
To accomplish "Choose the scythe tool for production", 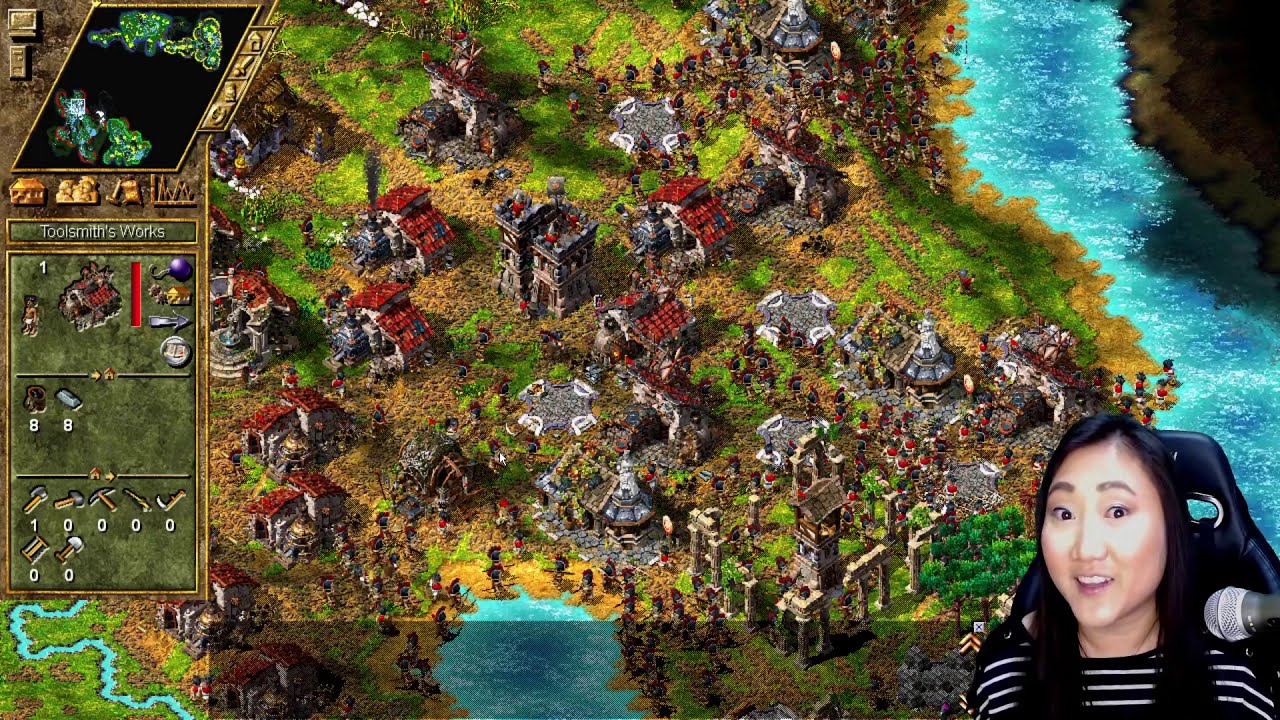I will pyautogui.click(x=171, y=499).
